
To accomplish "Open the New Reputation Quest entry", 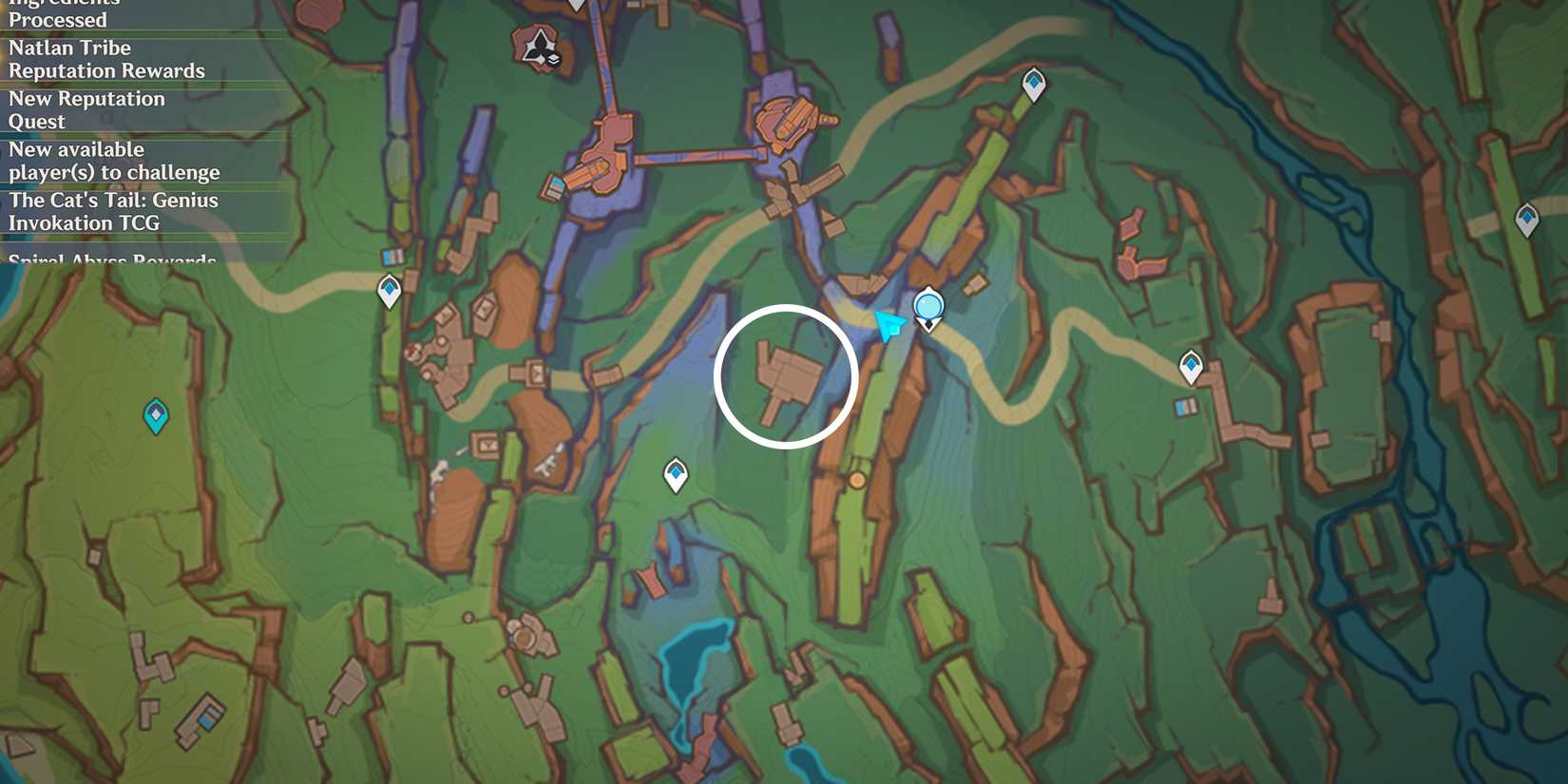I will click(86, 109).
